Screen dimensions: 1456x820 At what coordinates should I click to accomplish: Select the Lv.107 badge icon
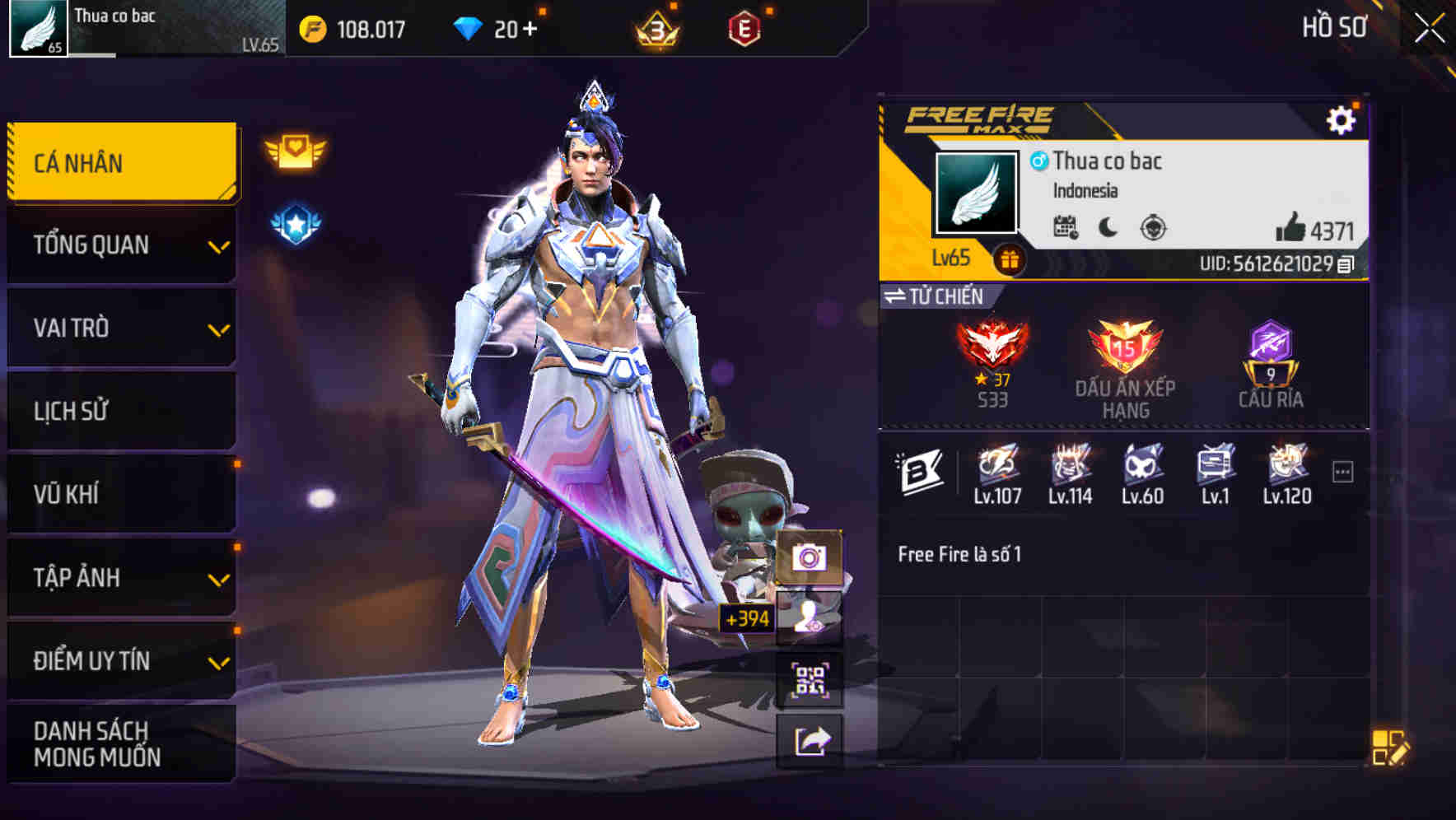coord(997,469)
